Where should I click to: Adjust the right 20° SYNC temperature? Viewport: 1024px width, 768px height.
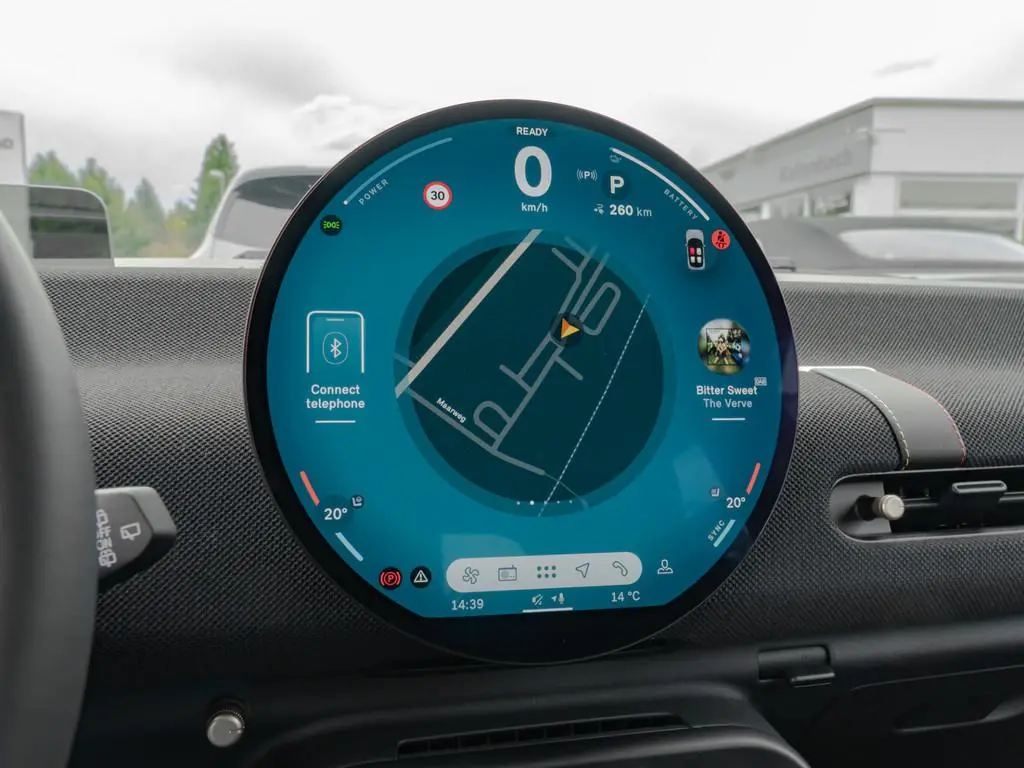pos(735,503)
